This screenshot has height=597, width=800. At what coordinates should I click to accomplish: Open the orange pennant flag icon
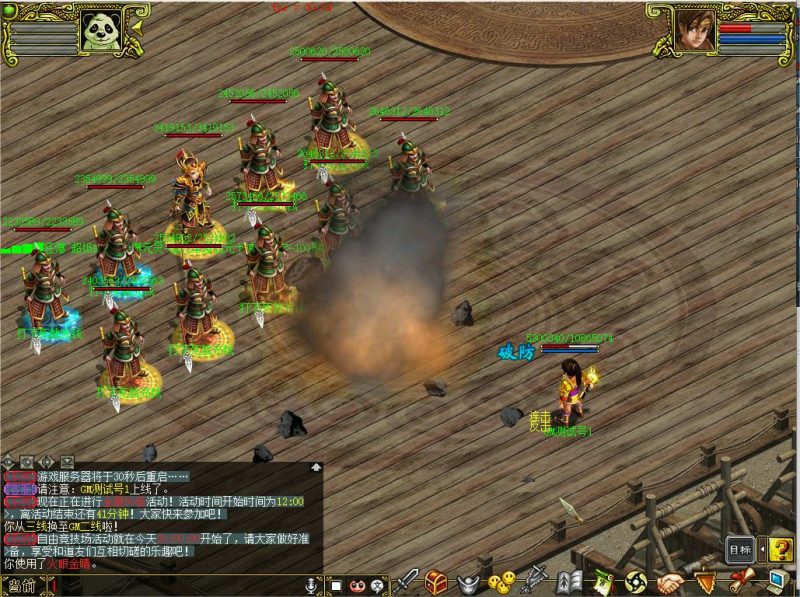pos(705,581)
